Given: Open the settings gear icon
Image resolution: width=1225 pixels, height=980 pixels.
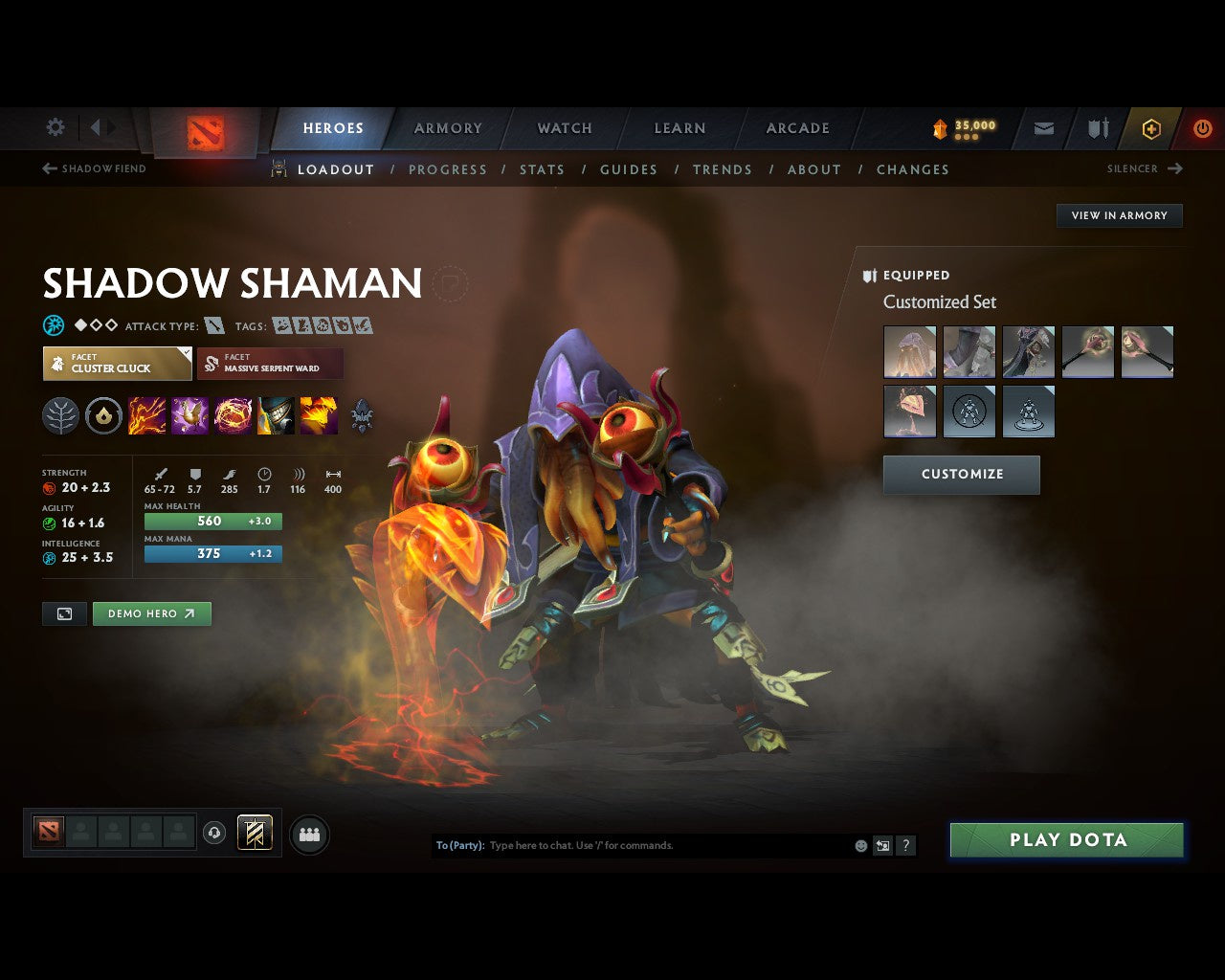Looking at the screenshot, I should 55,126.
